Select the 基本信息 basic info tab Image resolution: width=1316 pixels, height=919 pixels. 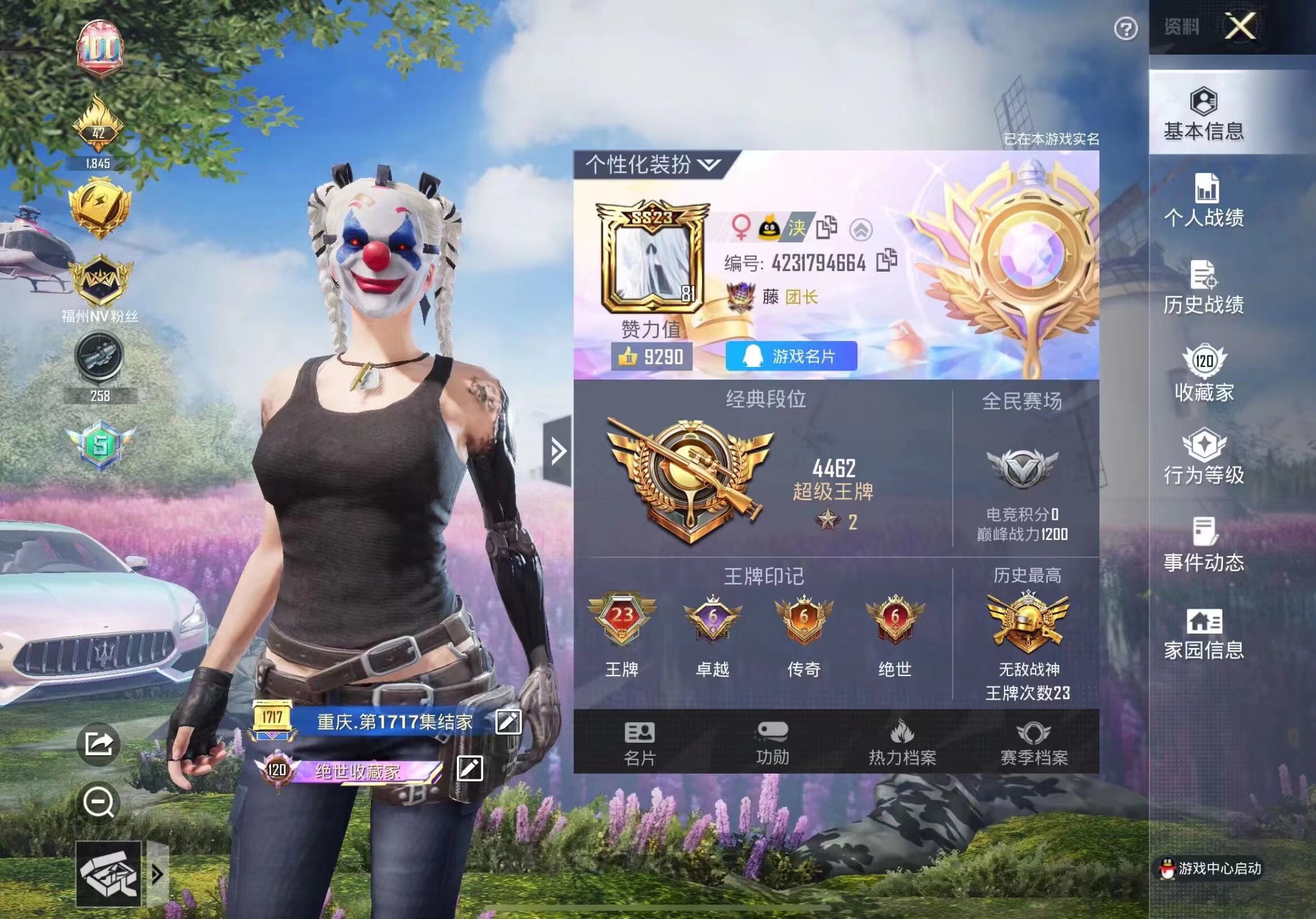point(1204,114)
